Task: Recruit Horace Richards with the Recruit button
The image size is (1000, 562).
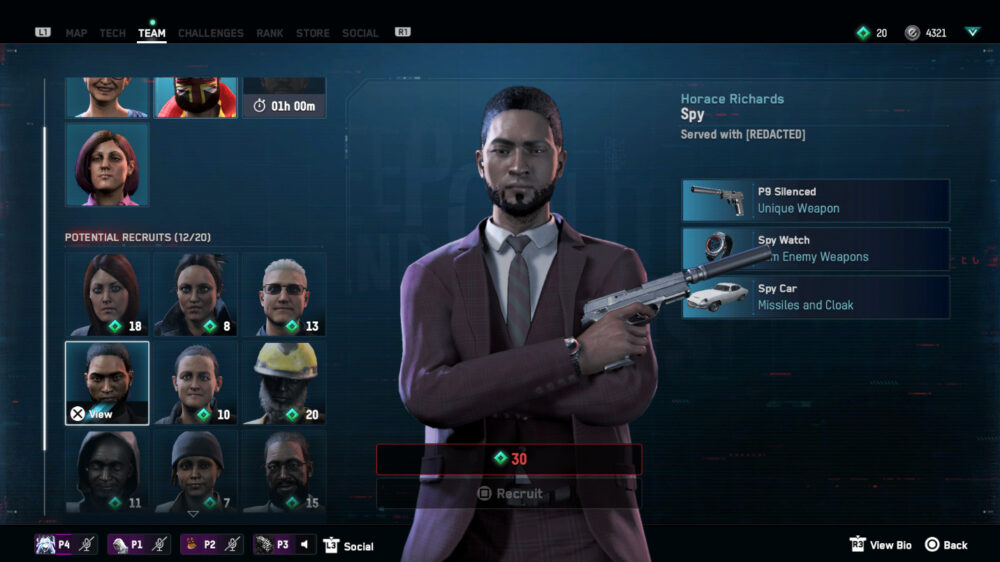Action: tap(510, 493)
